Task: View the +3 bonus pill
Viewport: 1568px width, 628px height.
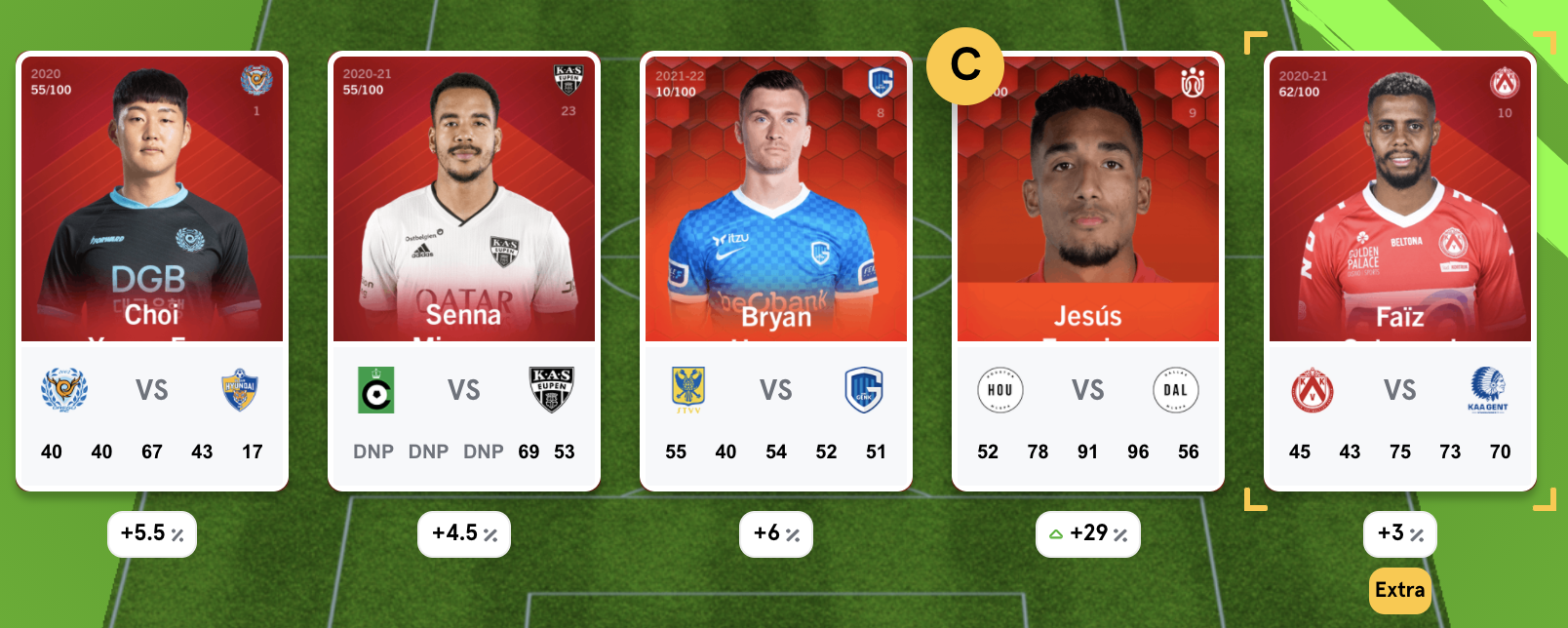Action: pos(1400,533)
